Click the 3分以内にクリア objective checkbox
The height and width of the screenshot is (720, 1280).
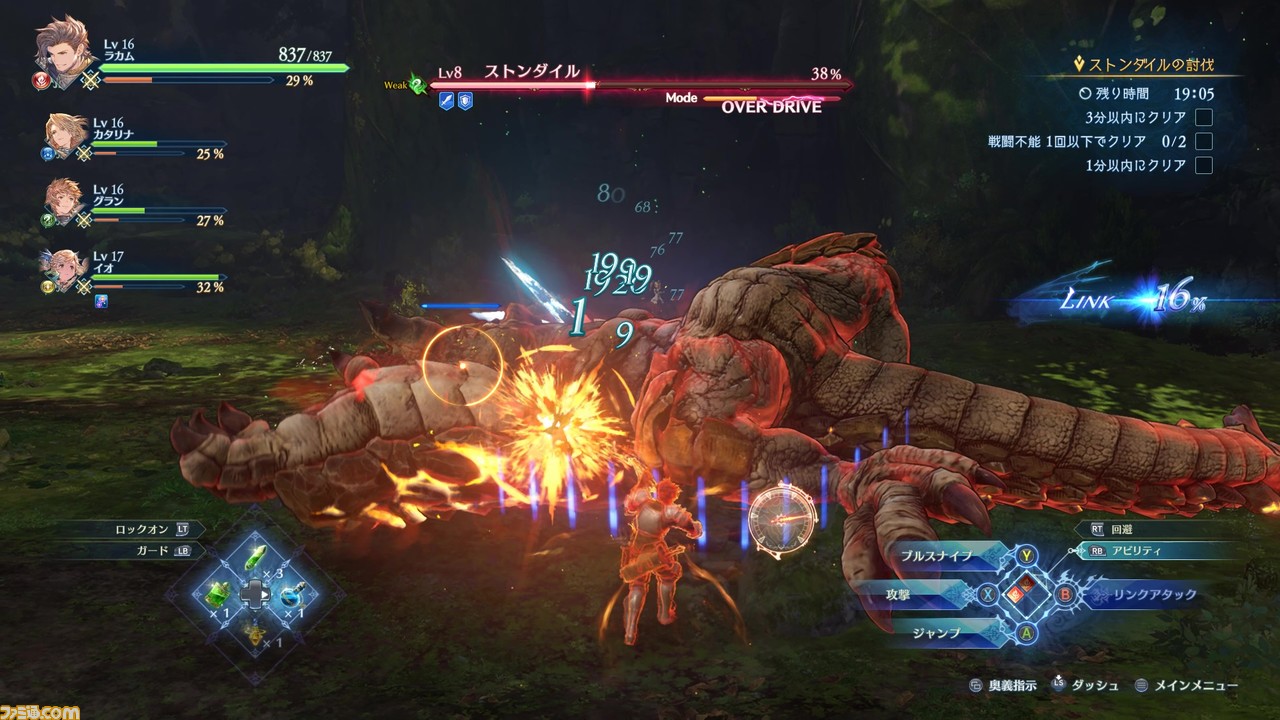[1204, 117]
